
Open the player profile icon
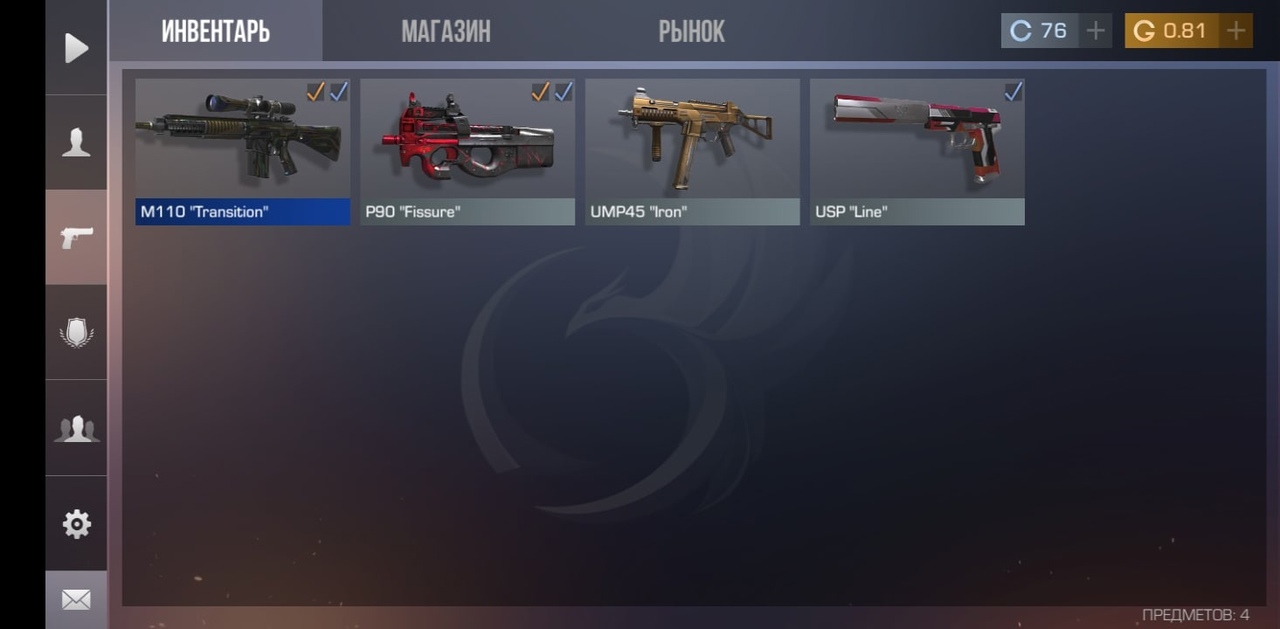point(76,143)
